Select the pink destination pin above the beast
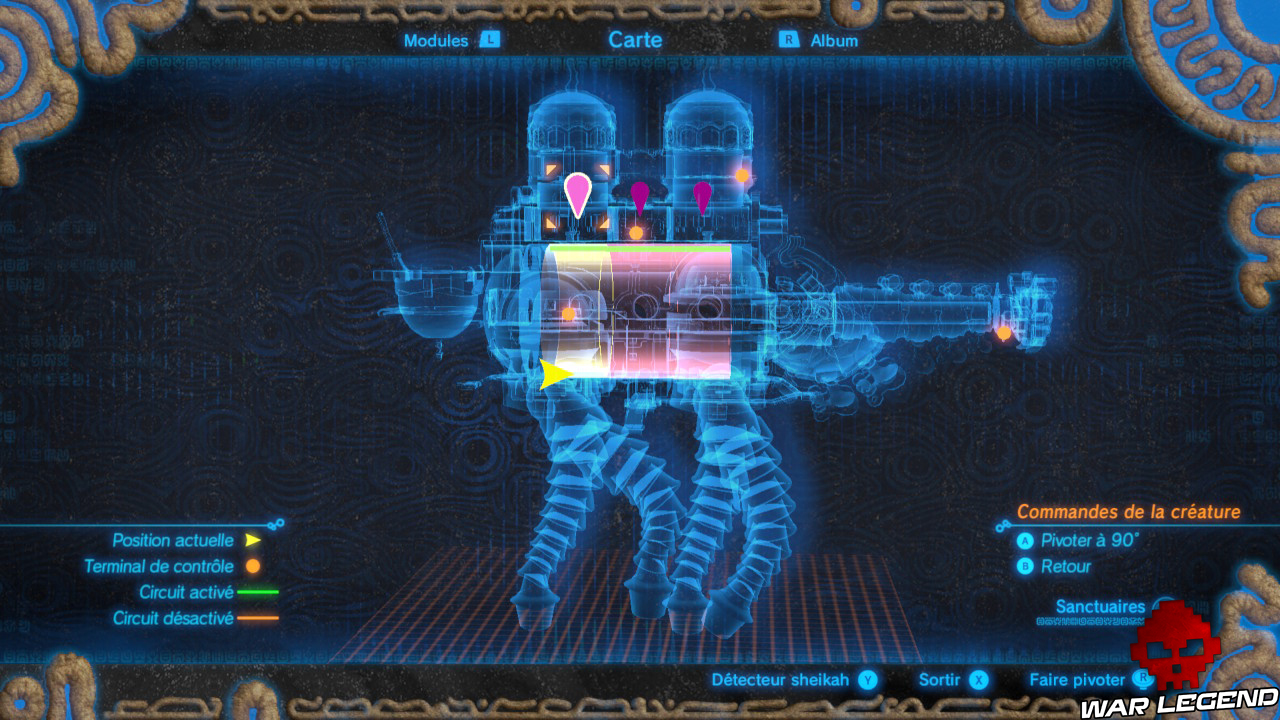 (578, 195)
